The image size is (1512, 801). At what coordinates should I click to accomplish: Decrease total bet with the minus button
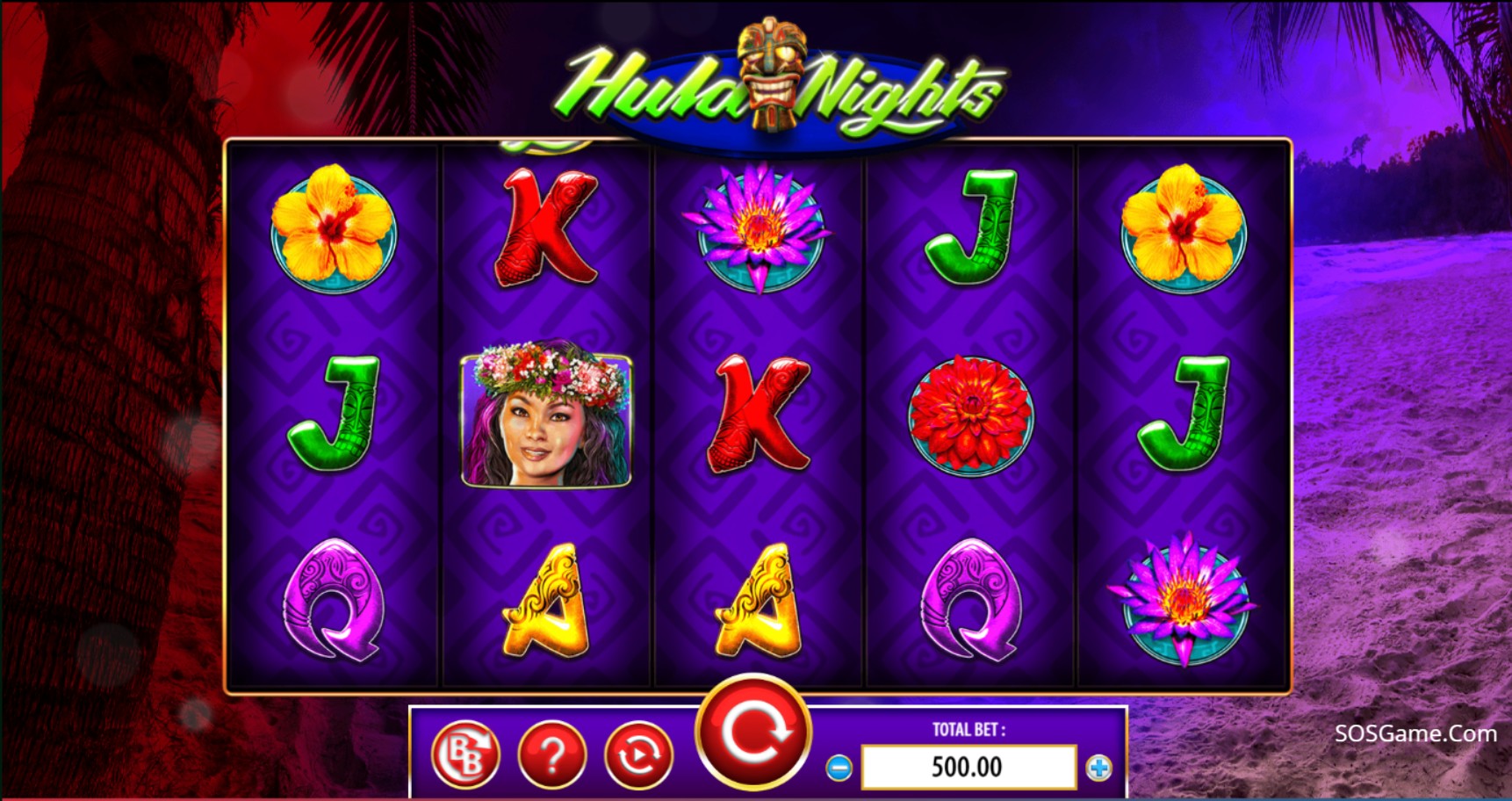[x=839, y=768]
